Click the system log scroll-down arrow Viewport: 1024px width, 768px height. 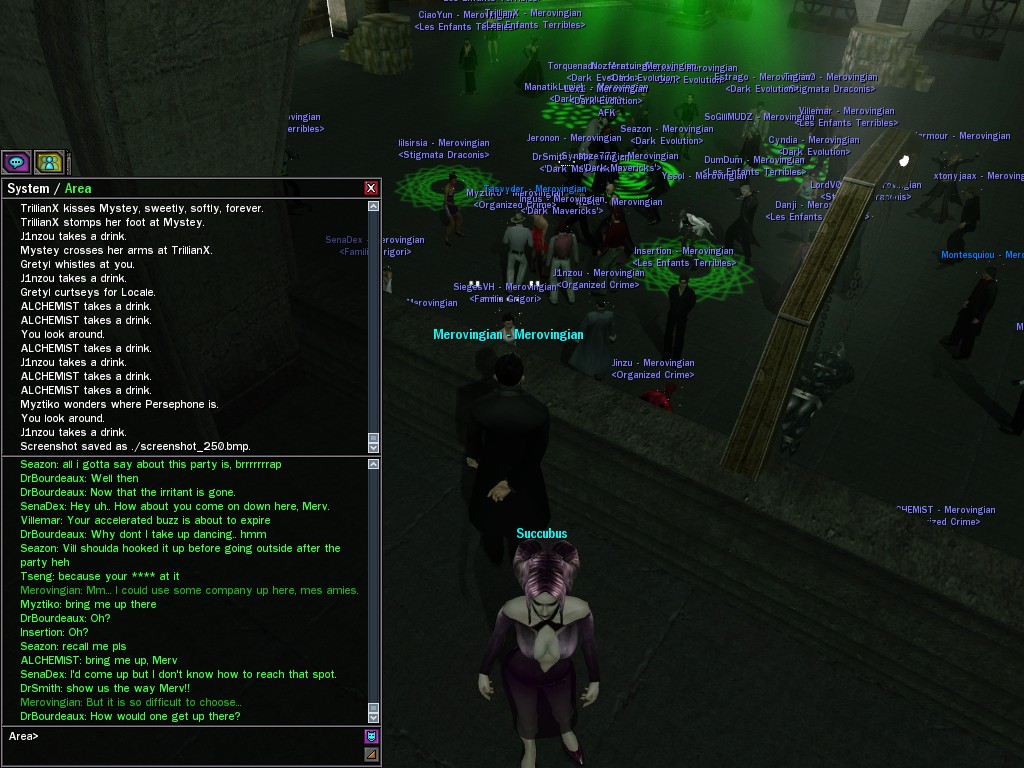coord(374,448)
